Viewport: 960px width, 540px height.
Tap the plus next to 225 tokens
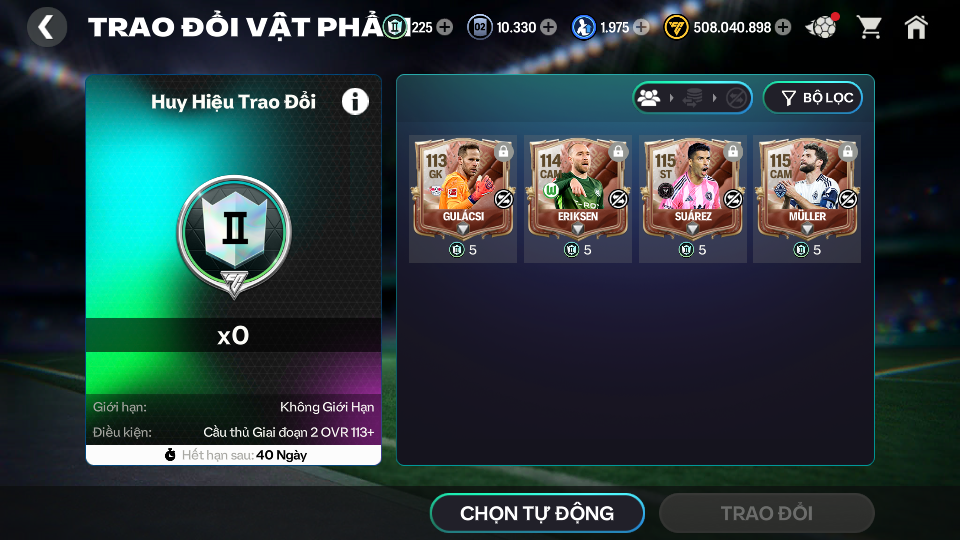click(444, 27)
